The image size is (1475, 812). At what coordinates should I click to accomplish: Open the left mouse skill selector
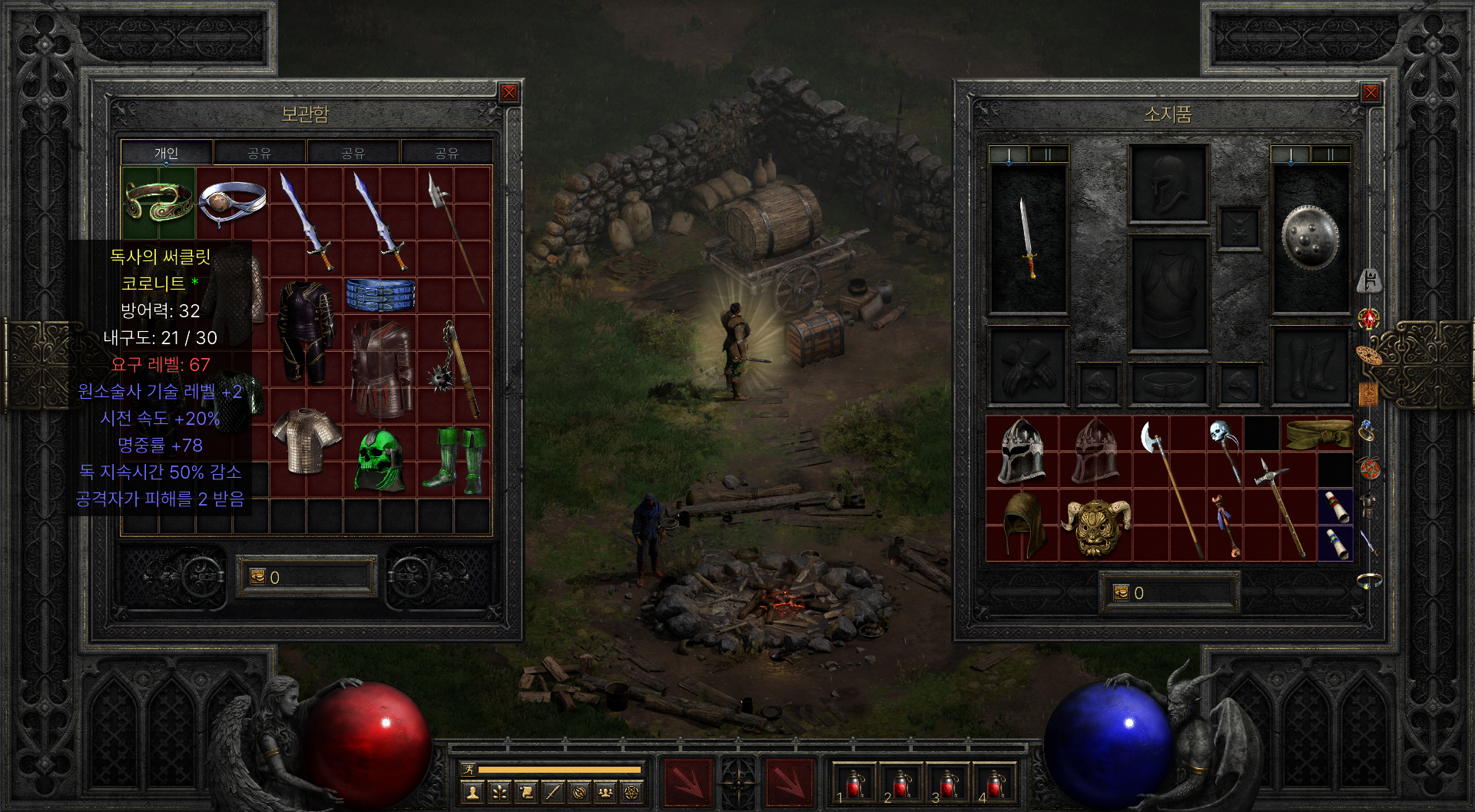pyautogui.click(x=687, y=784)
